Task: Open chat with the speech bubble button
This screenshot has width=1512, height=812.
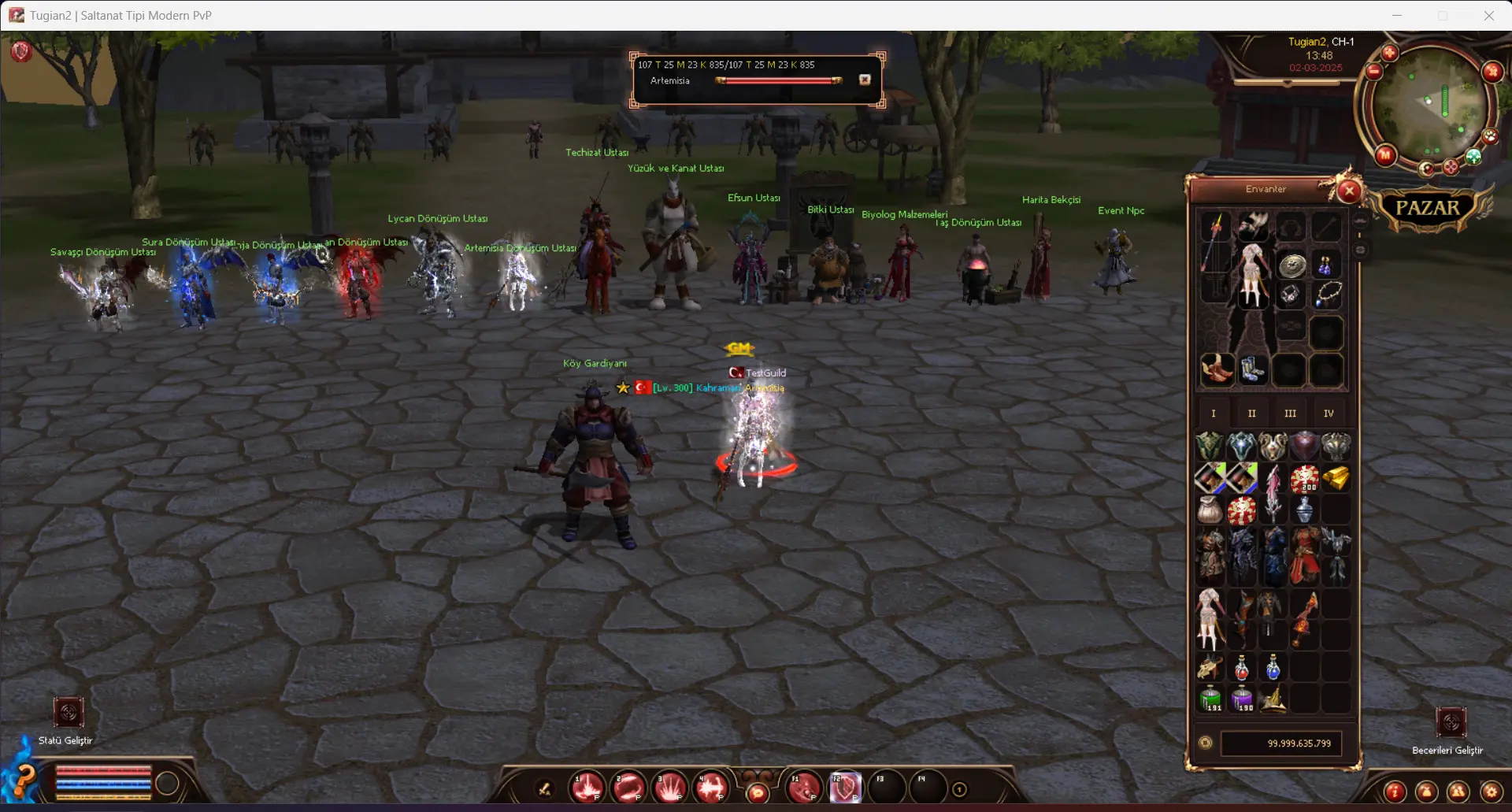Action: point(758,792)
